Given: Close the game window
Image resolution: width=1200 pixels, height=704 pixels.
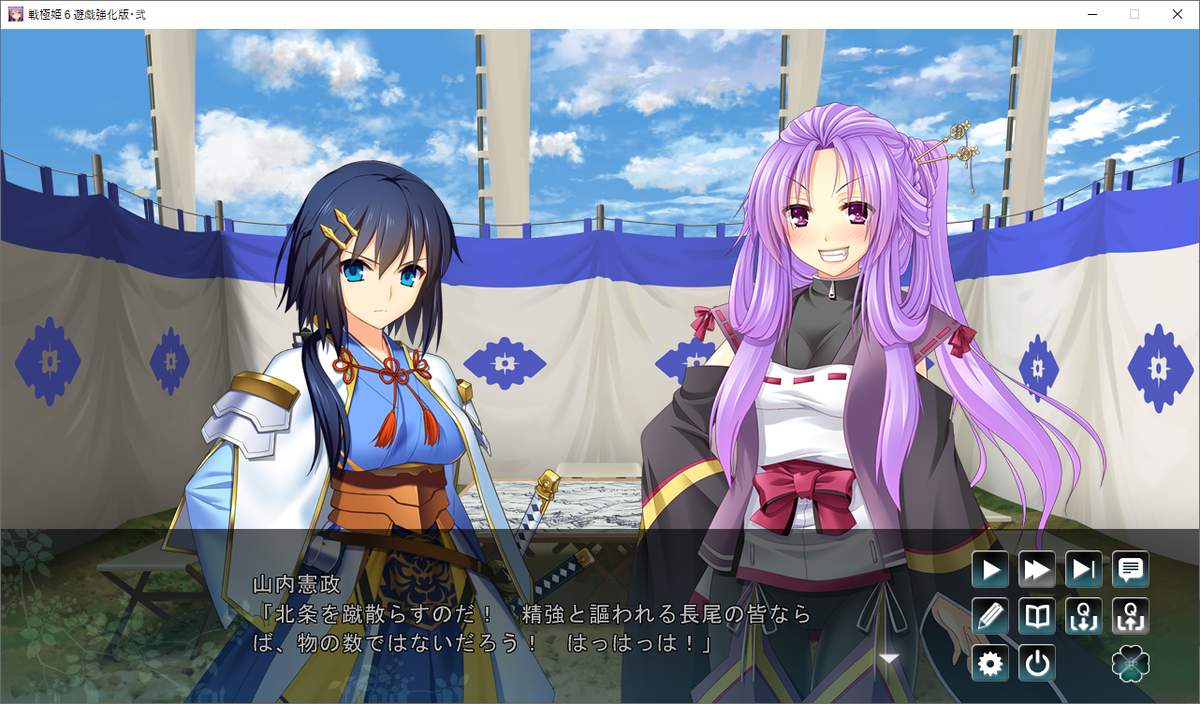Looking at the screenshot, I should coord(1177,14).
